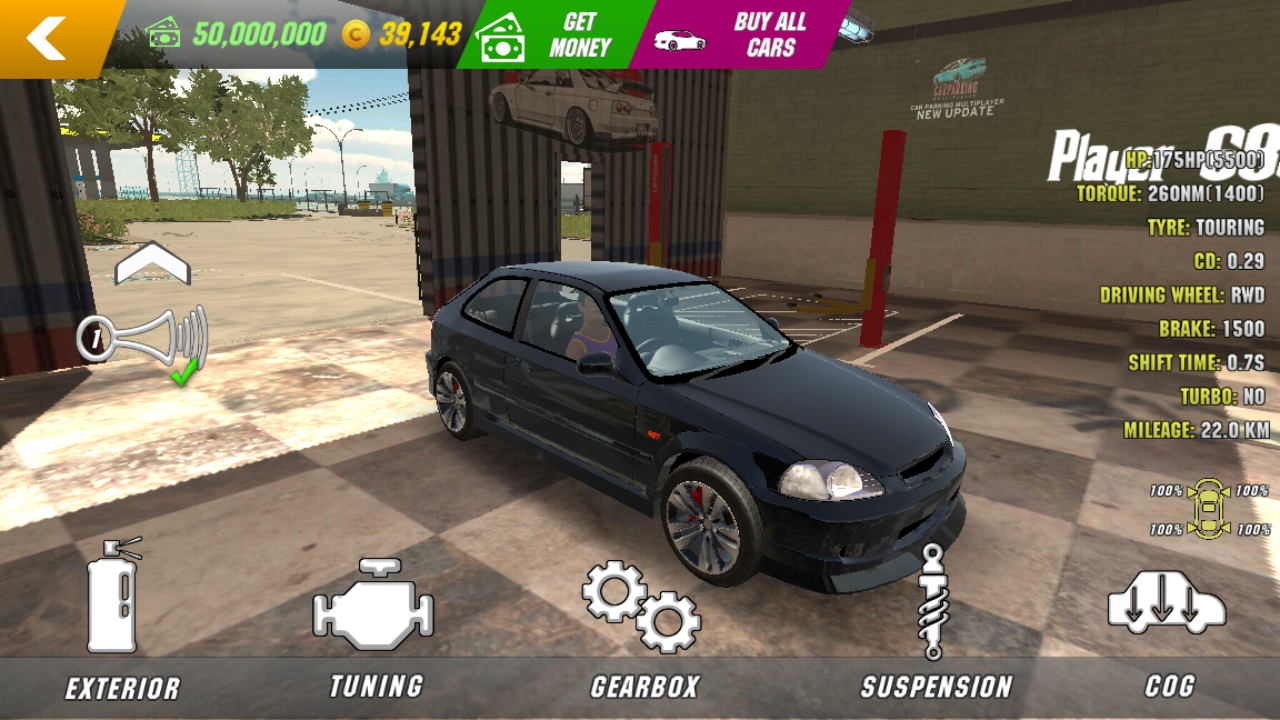Open the Gearbox settings
This screenshot has height=720, width=1280.
[x=643, y=620]
